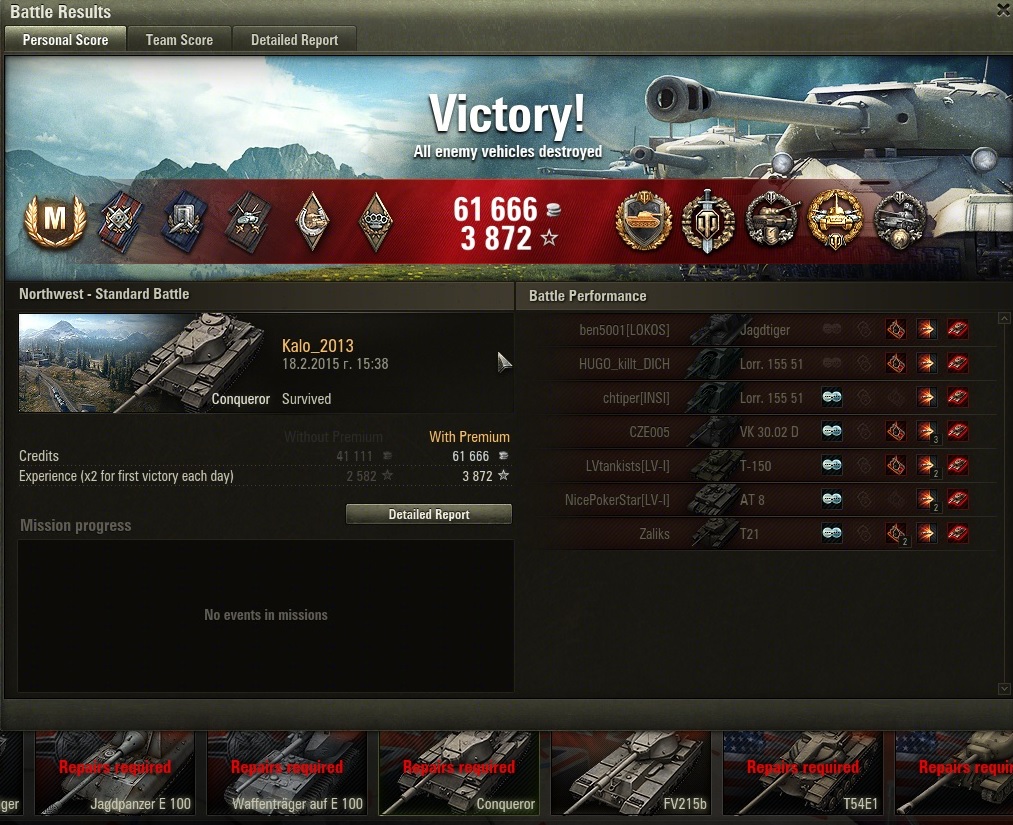Switch to the Team Score tab

[179, 40]
